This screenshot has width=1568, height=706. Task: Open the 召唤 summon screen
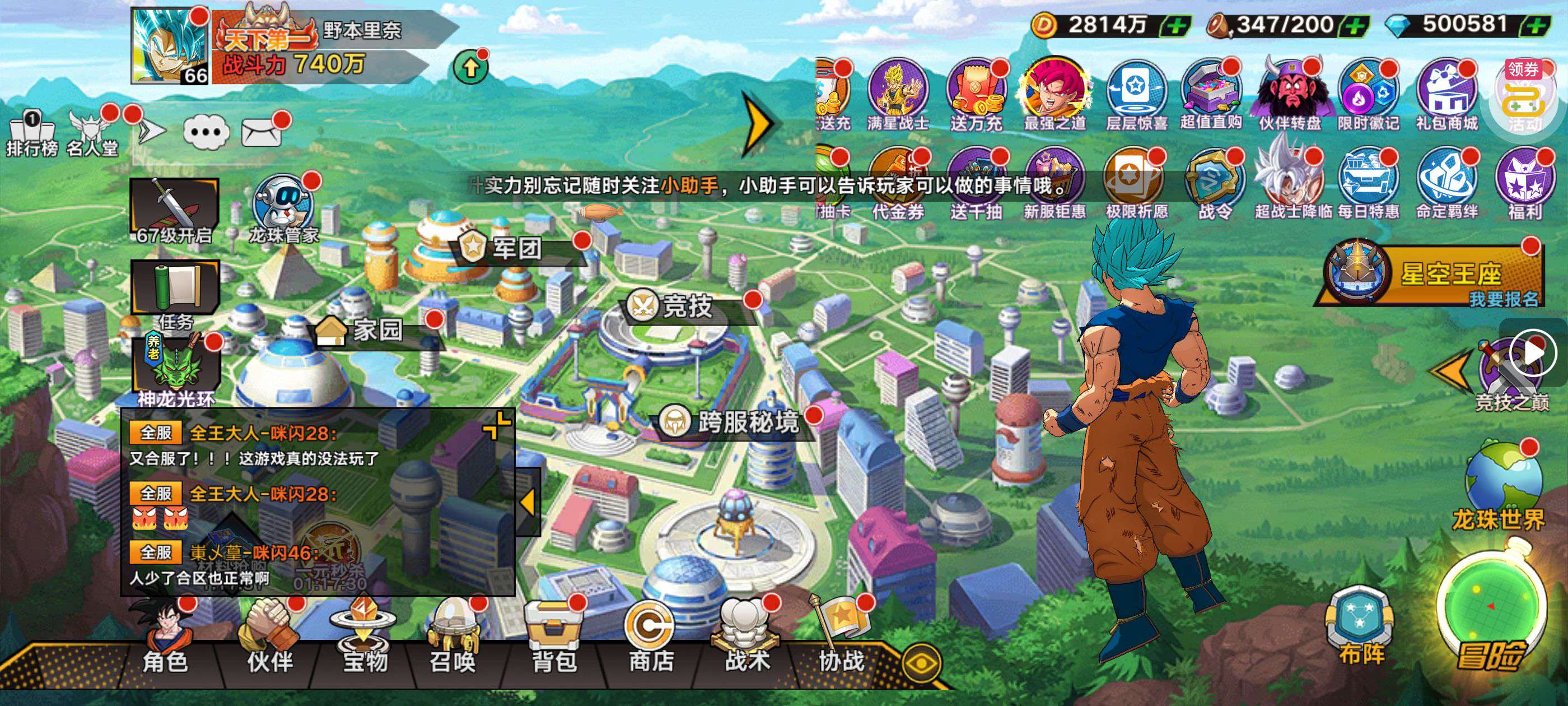(x=452, y=640)
